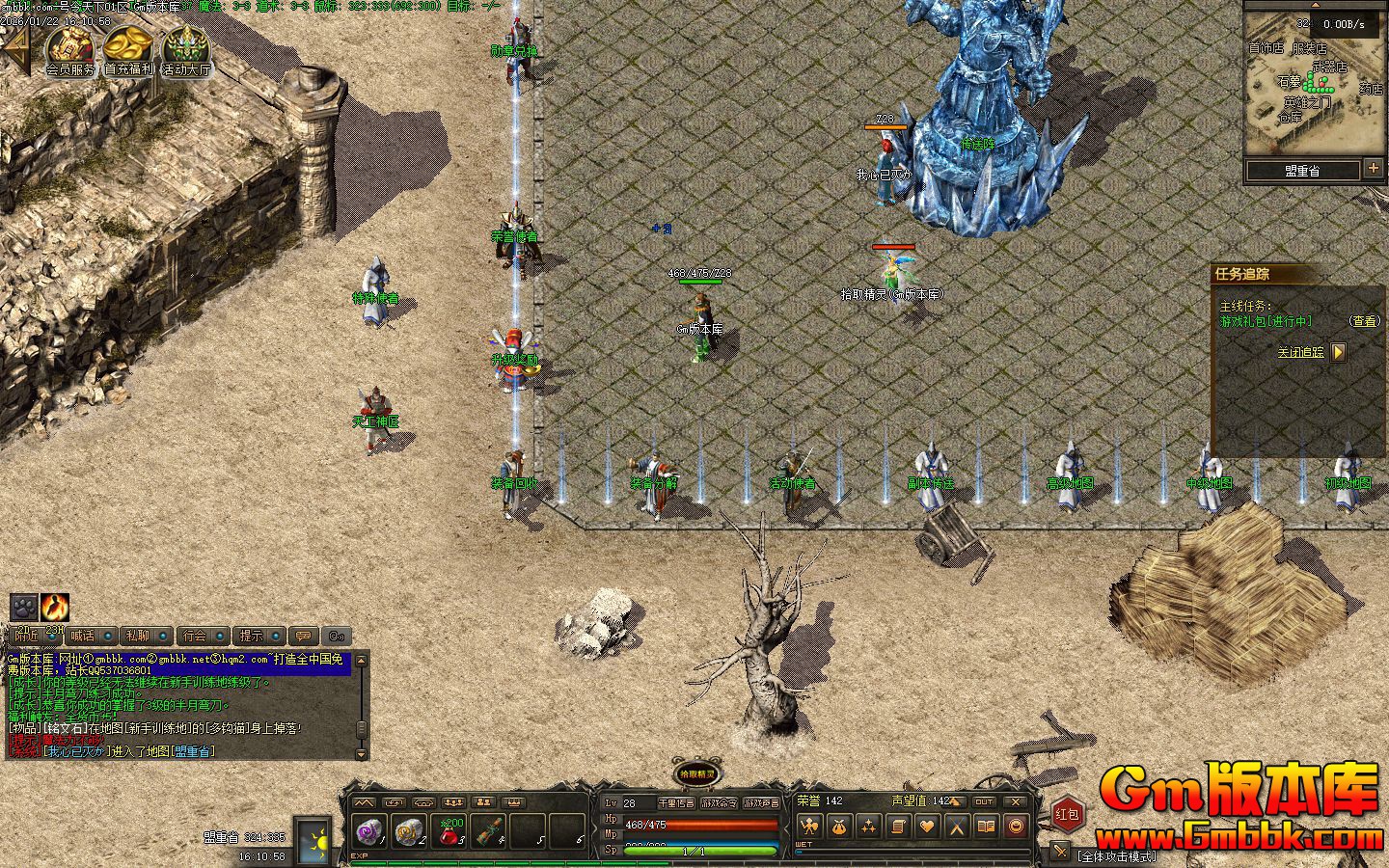The width and height of the screenshot is (1389, 868).
Task: Open the 会员服务 member services icon
Action: click(70, 48)
